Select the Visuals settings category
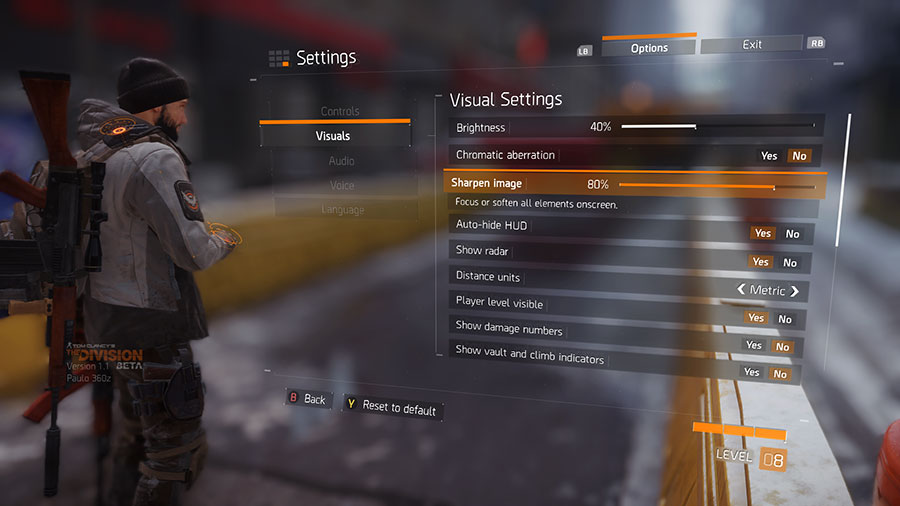The image size is (900, 506). pyautogui.click(x=333, y=136)
